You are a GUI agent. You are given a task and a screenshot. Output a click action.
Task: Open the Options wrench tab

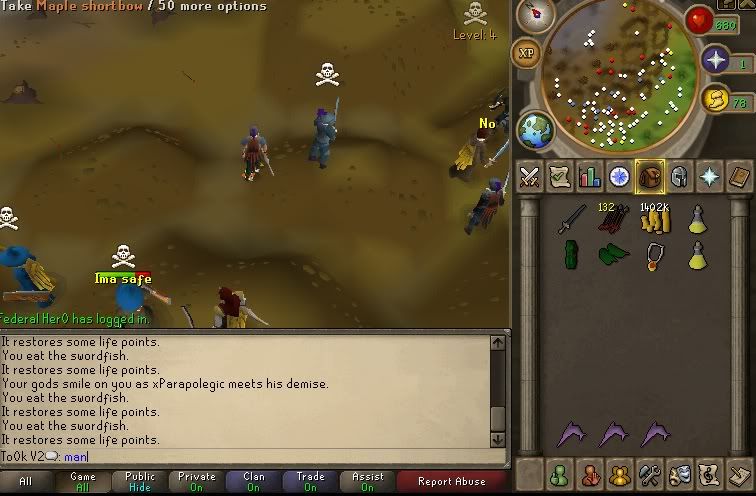tap(648, 474)
